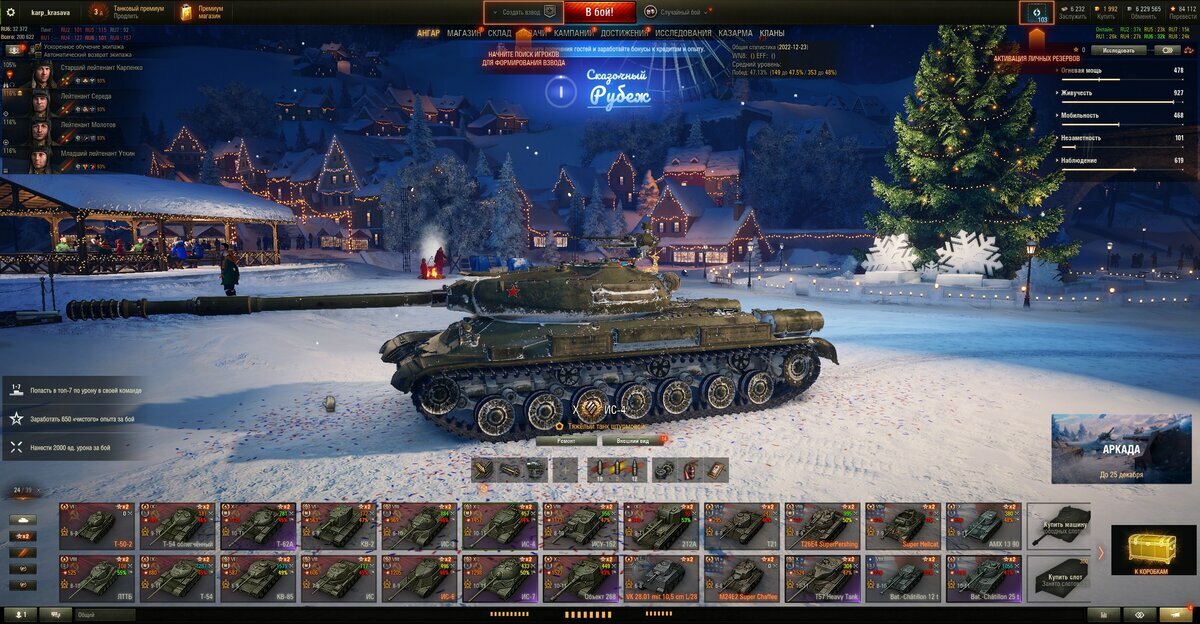Go to the «Кампании» tab
1200x624 pixels.
point(573,33)
